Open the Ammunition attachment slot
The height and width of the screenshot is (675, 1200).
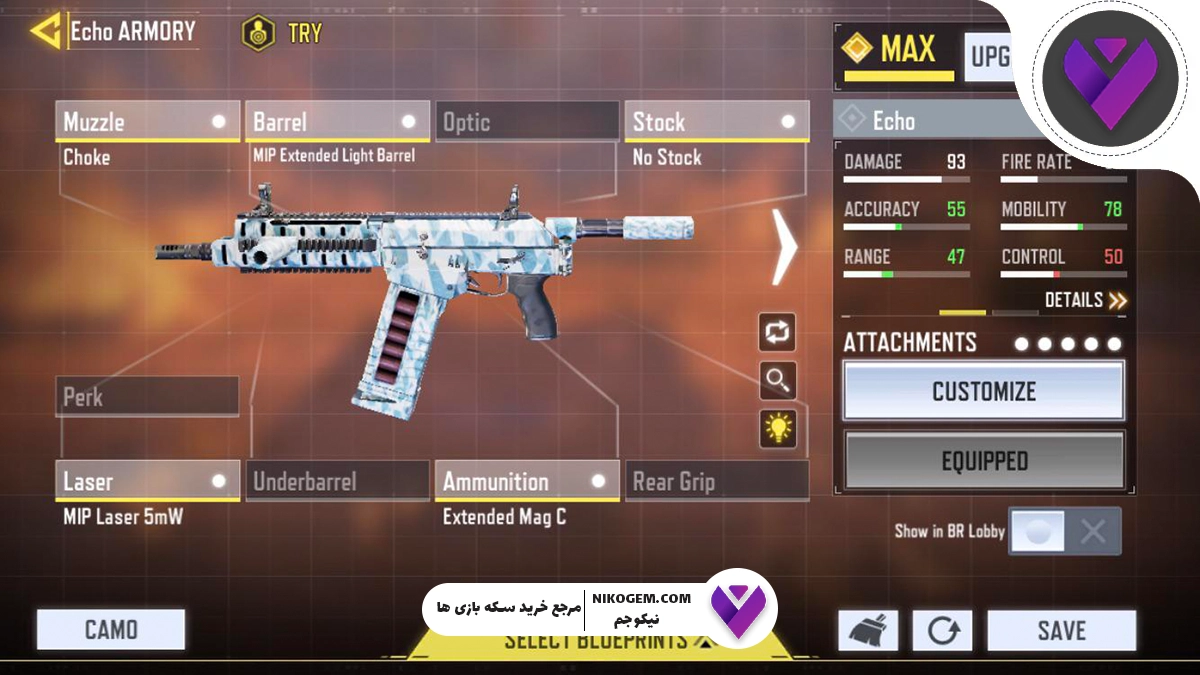pos(527,481)
